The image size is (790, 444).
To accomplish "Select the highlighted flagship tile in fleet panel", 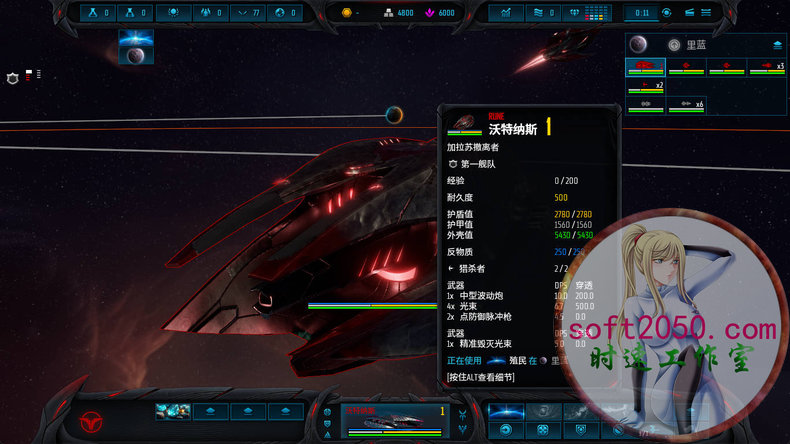I will [x=646, y=67].
